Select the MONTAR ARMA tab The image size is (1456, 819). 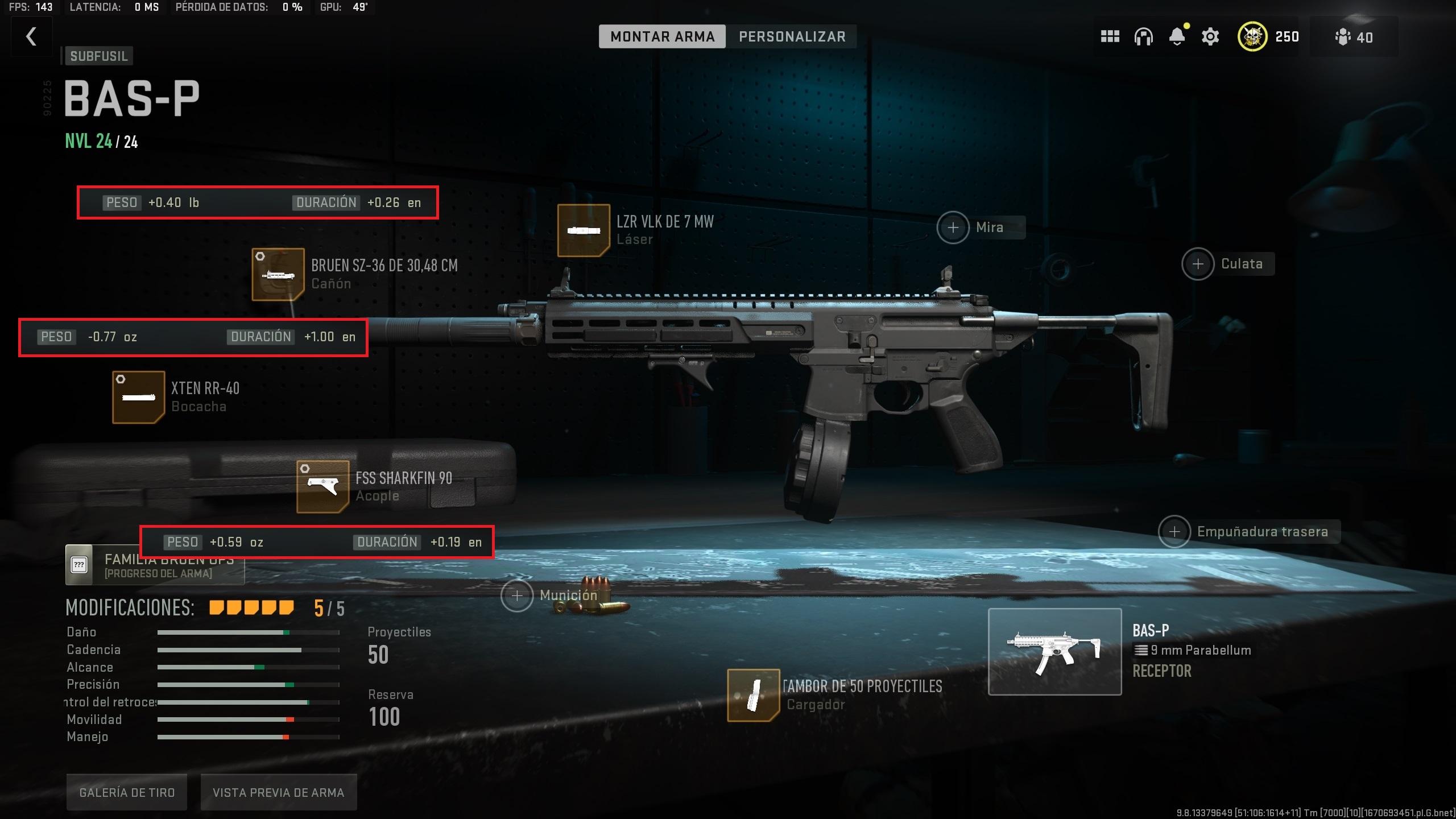click(x=663, y=36)
